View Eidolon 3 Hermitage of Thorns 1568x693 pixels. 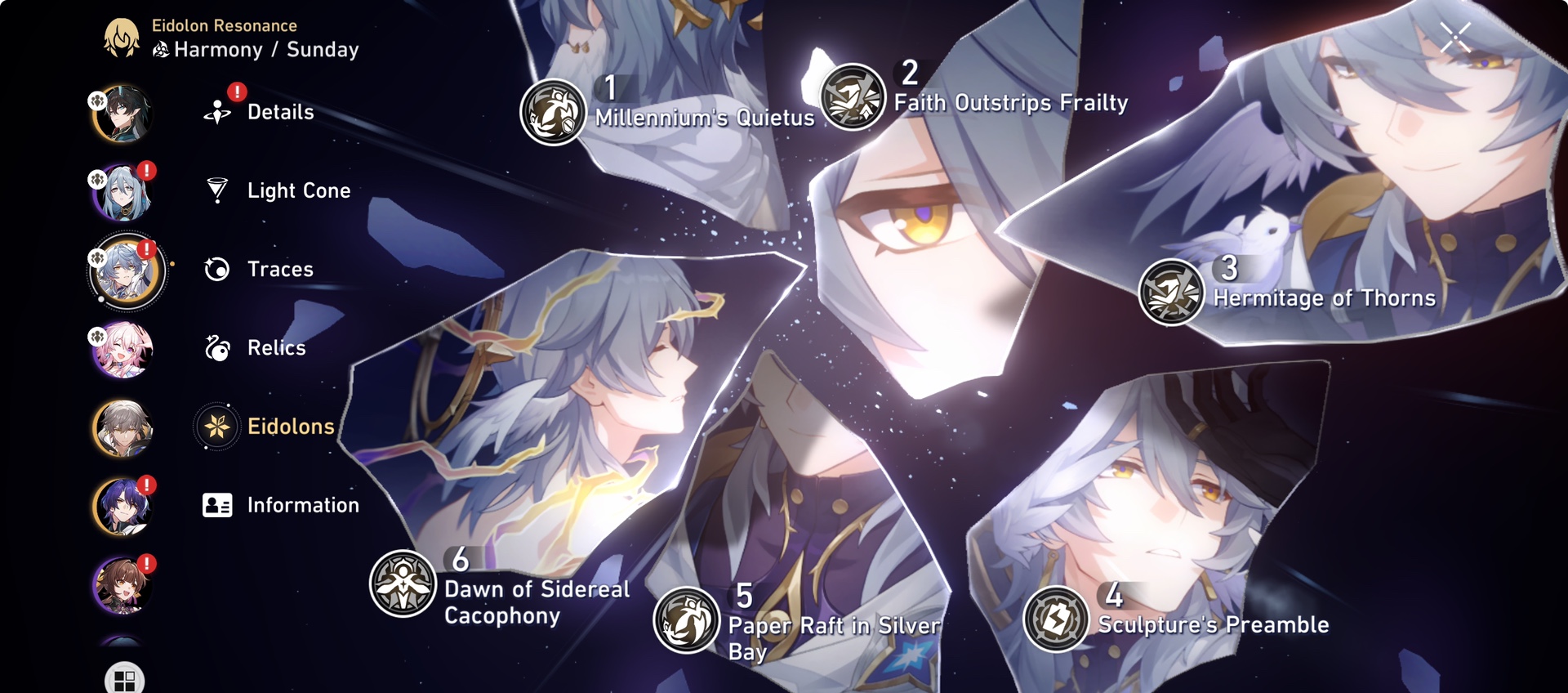1171,290
